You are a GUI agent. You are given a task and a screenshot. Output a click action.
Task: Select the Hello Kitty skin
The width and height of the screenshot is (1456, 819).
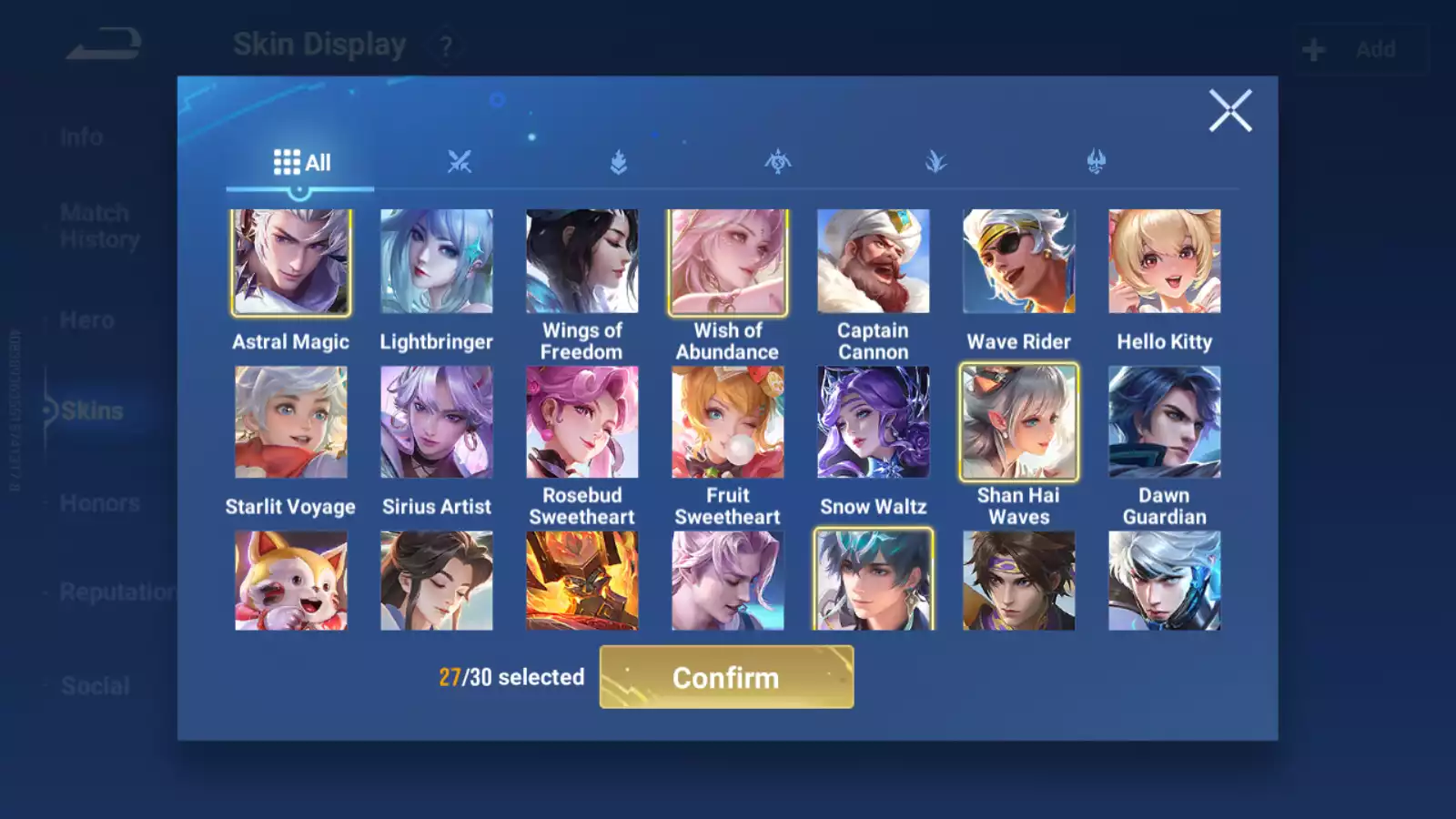[x=1164, y=262]
